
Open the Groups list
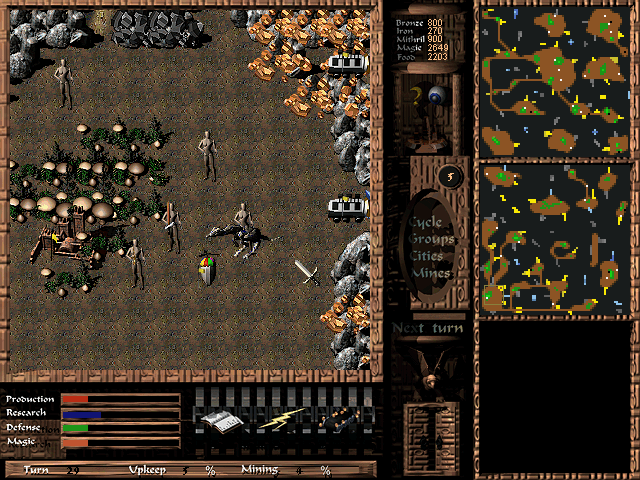[430, 240]
